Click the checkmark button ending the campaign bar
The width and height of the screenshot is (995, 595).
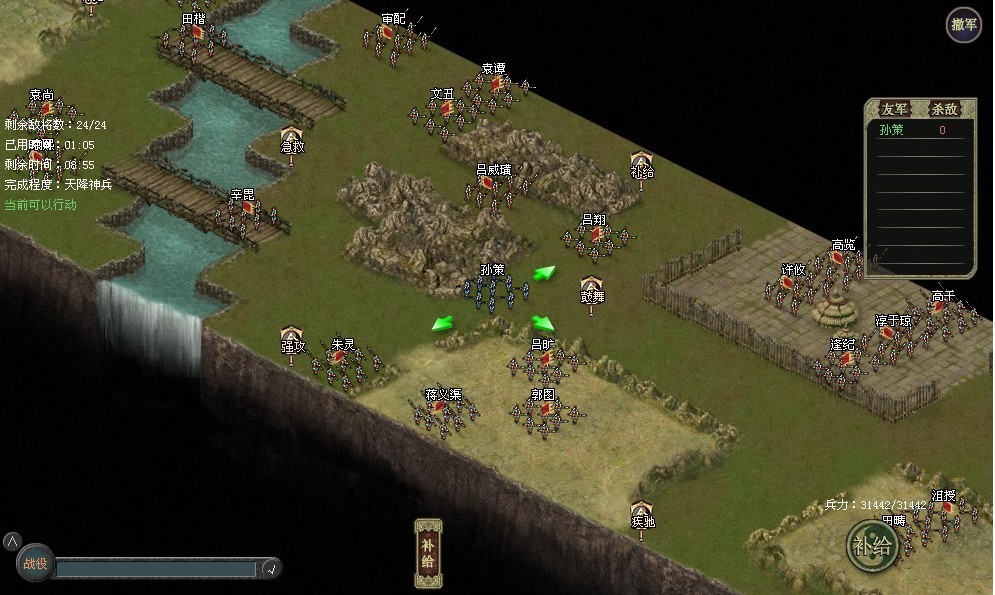tap(269, 569)
